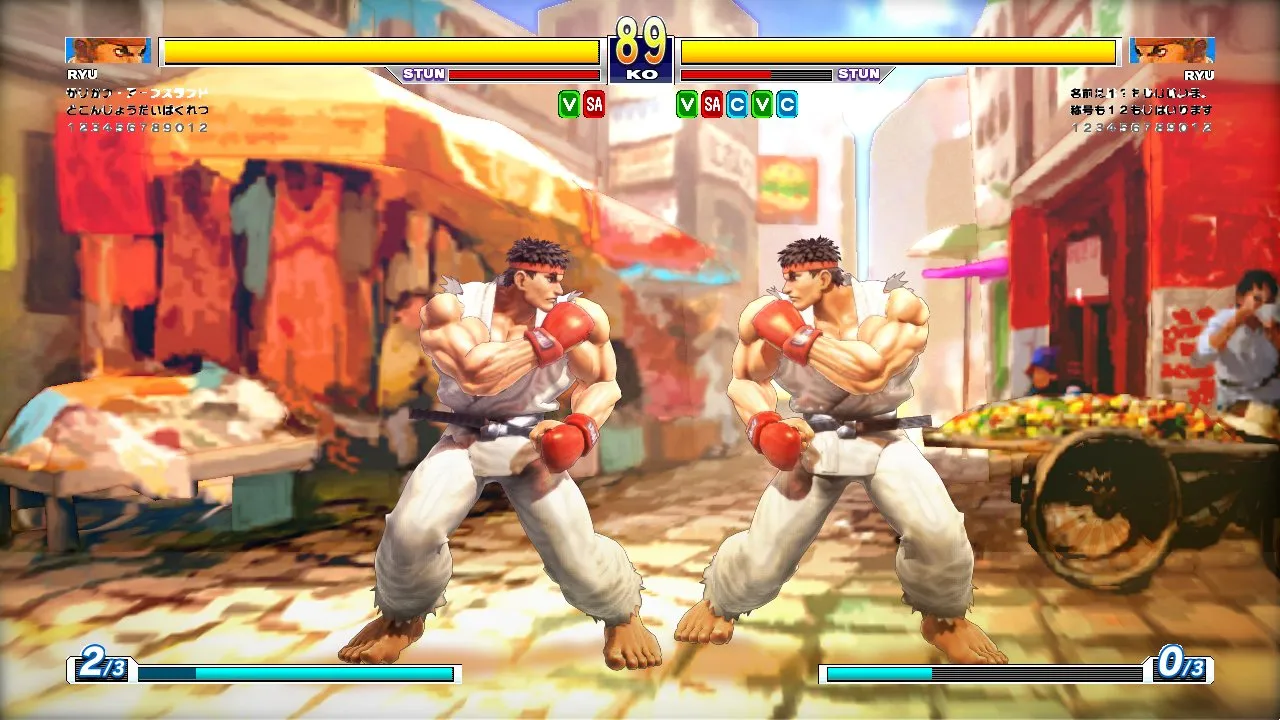Image resolution: width=1280 pixels, height=720 pixels.
Task: Click the left player's yellow health bar
Action: point(380,46)
